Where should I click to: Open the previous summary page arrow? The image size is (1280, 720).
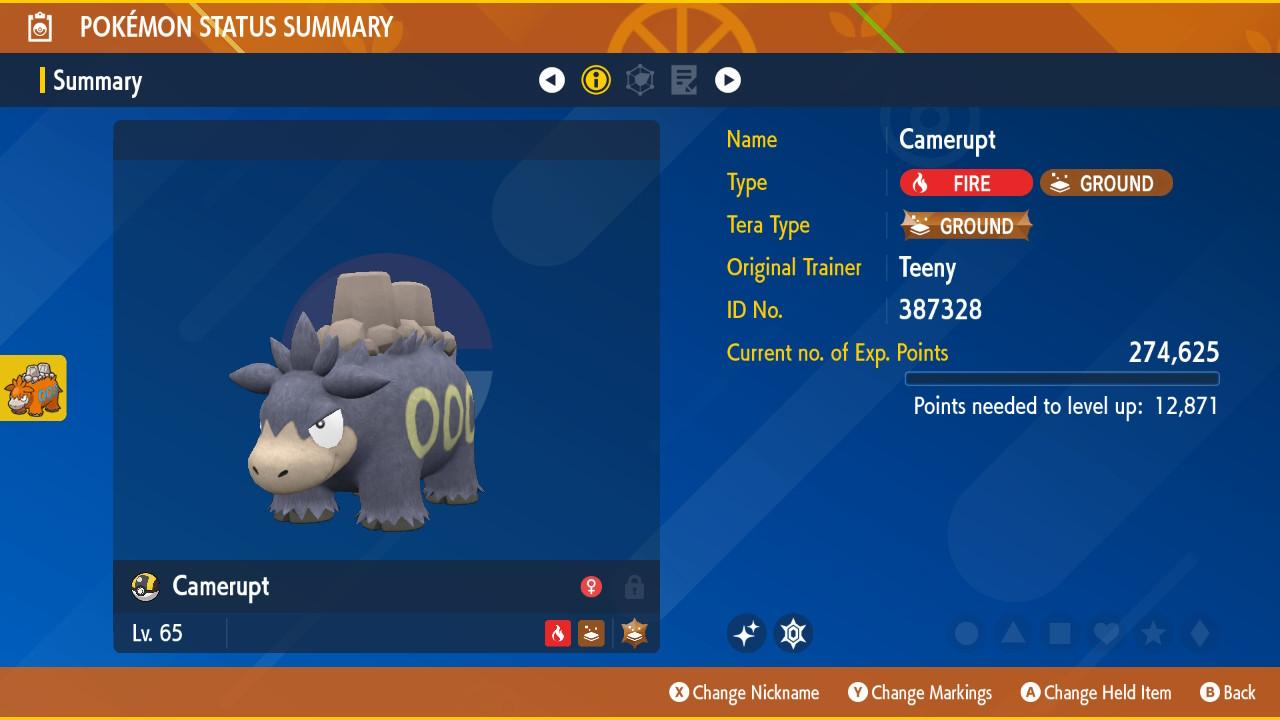pos(552,80)
